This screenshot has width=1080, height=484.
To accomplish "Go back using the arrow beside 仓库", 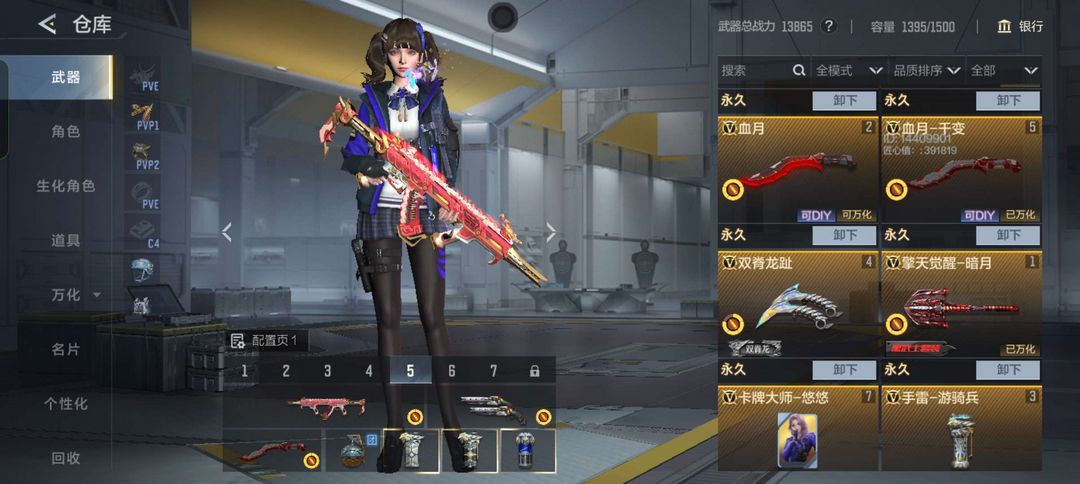I will (47, 25).
